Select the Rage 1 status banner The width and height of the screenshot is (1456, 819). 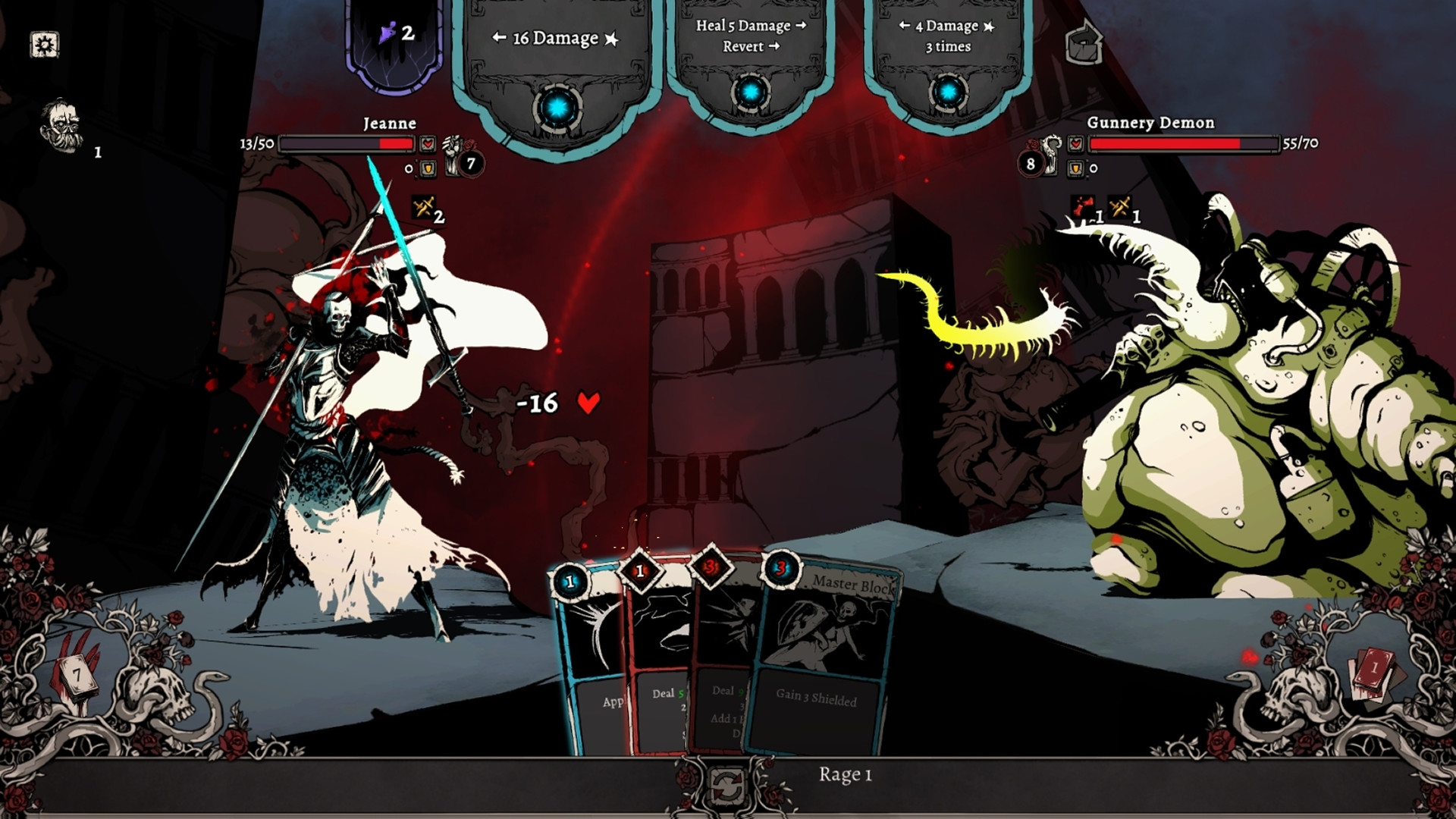pyautogui.click(x=844, y=775)
